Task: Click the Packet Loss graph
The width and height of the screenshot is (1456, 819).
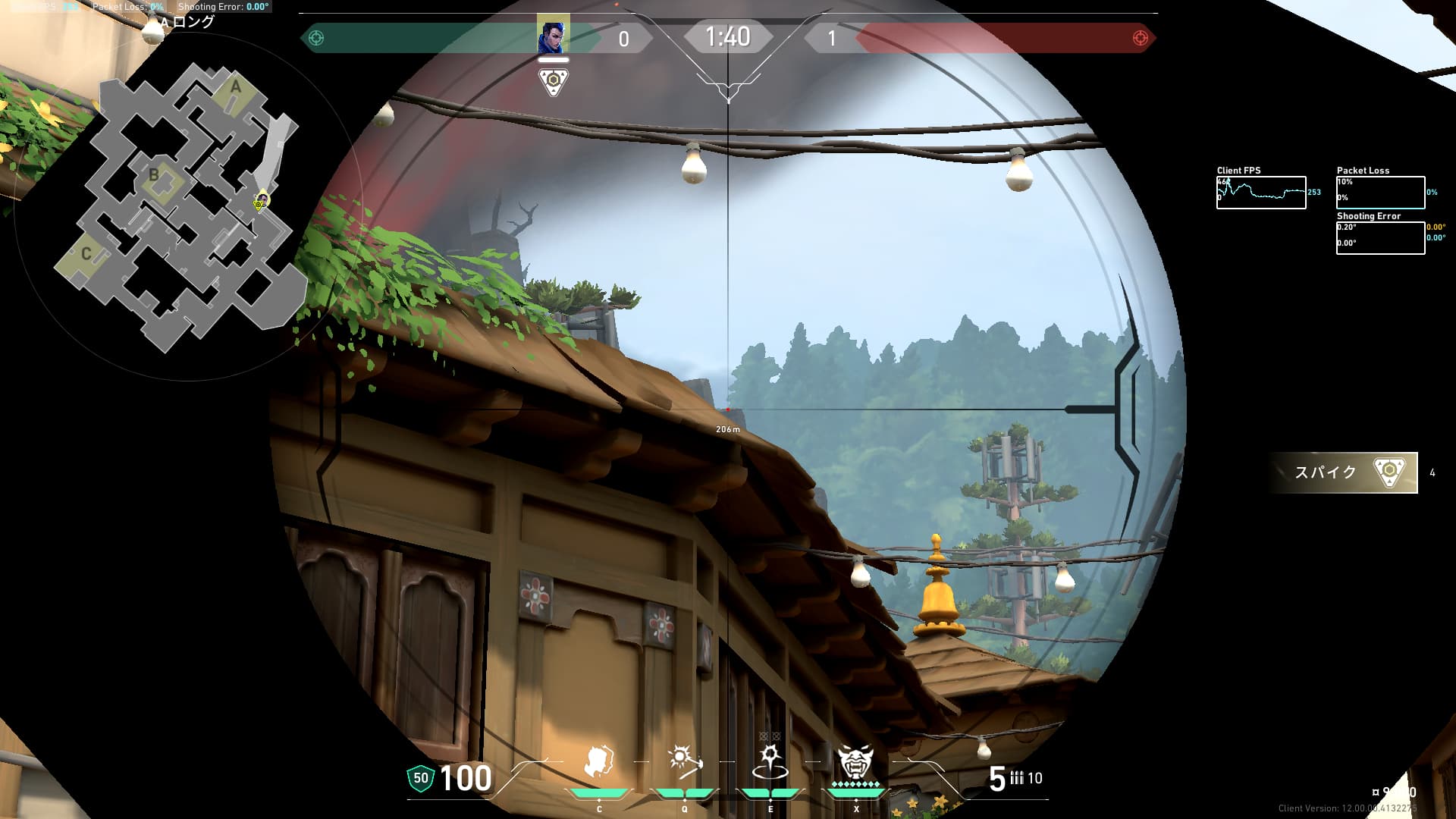Action: (x=1380, y=193)
